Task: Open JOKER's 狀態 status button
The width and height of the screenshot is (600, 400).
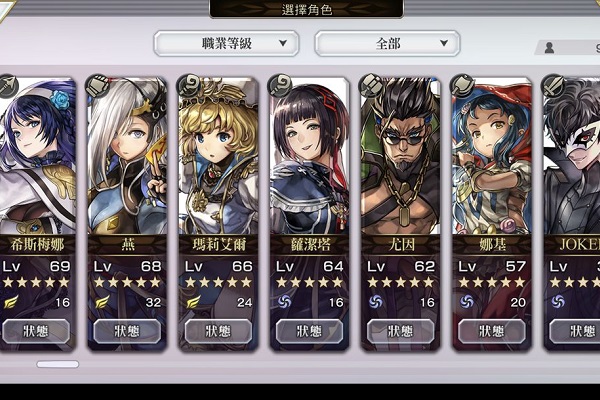Action: click(575, 331)
